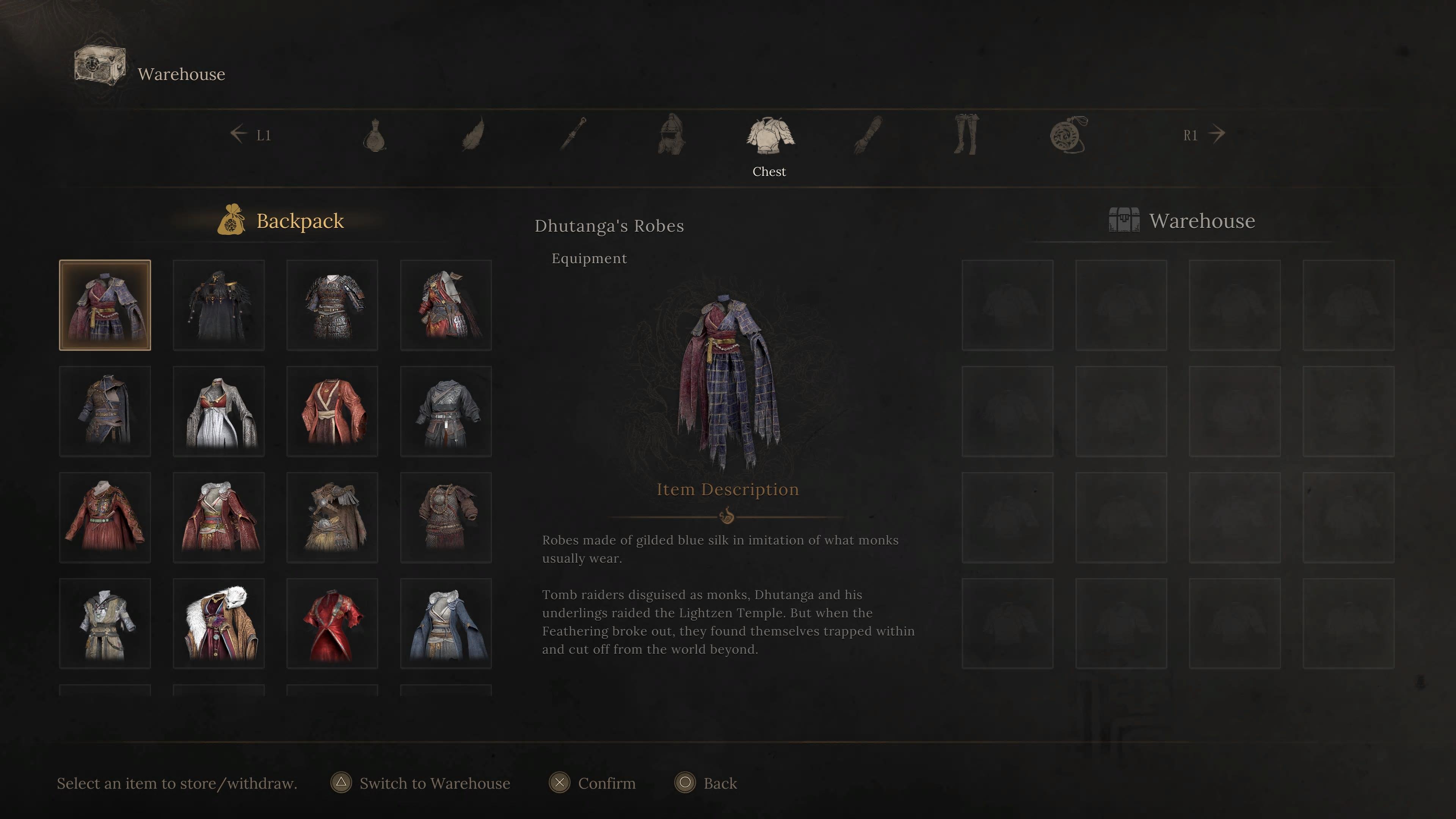Pick the red robe with white fur collar
This screenshot has height=819, width=1456.
[219, 517]
